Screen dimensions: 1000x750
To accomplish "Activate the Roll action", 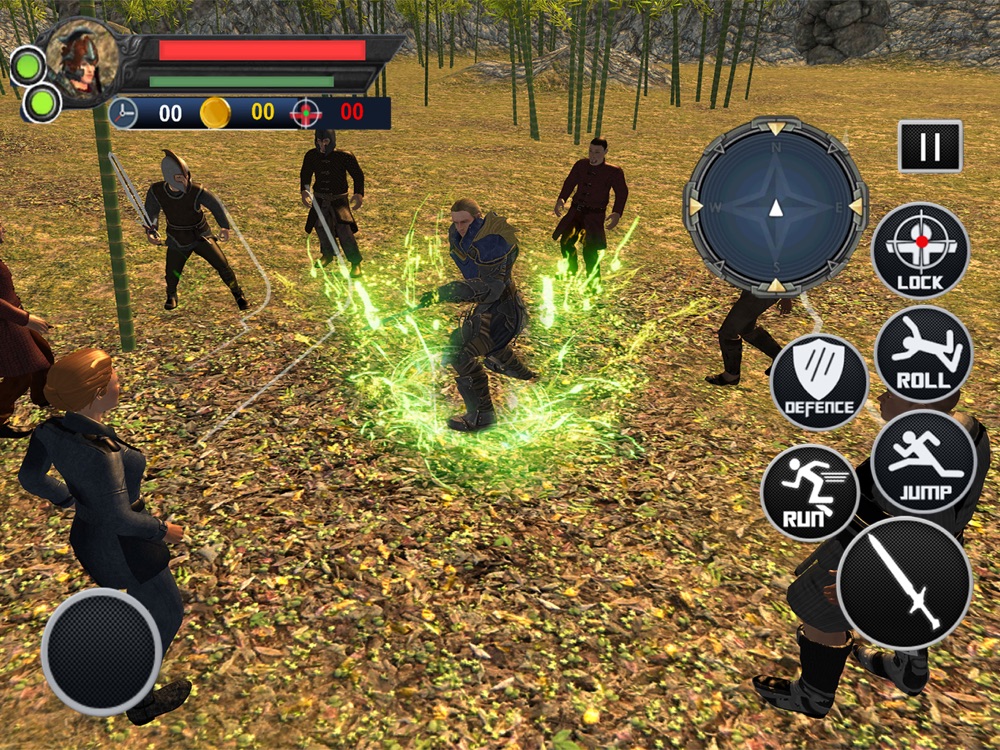I will tap(923, 354).
